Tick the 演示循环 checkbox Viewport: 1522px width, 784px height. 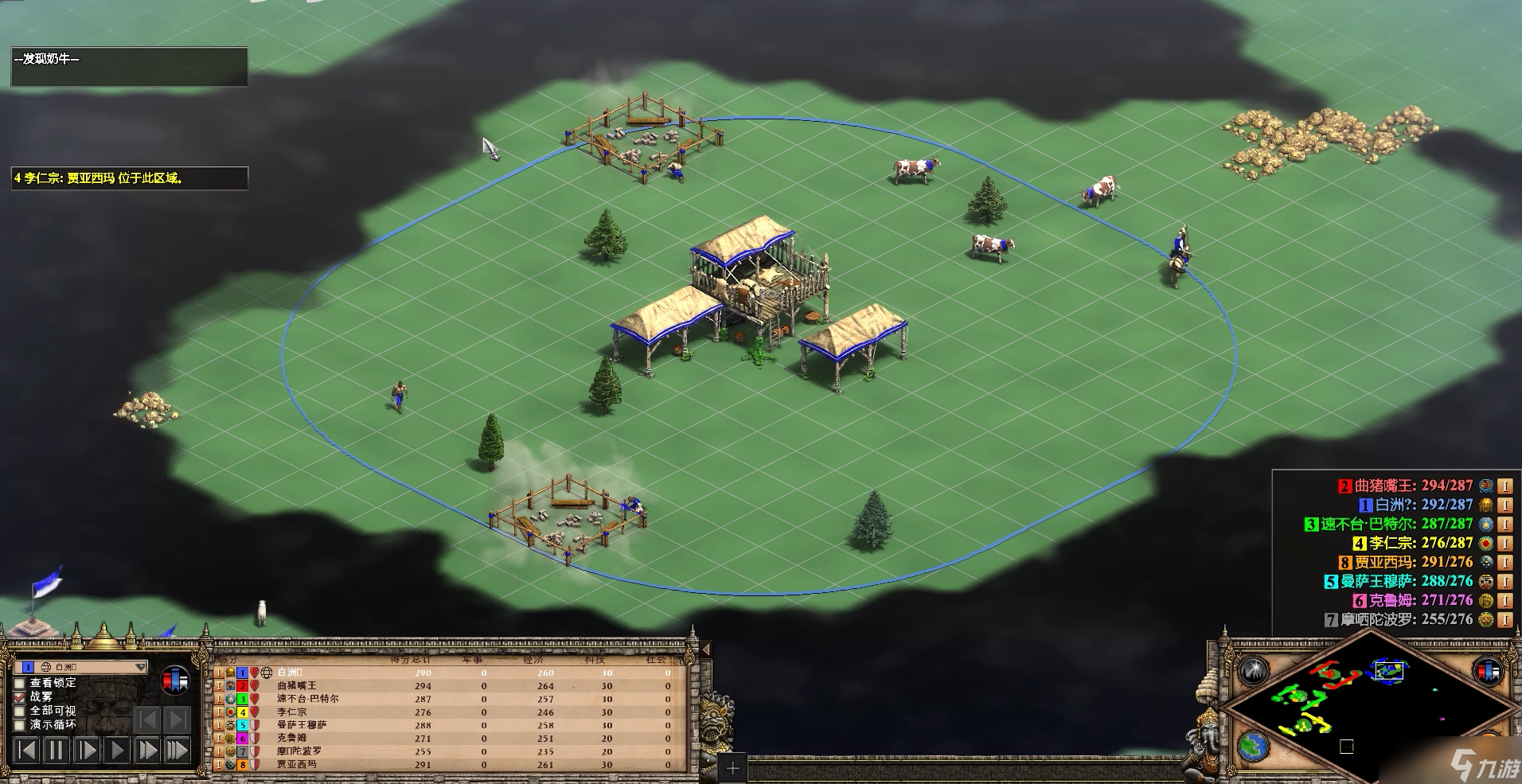[x=21, y=725]
